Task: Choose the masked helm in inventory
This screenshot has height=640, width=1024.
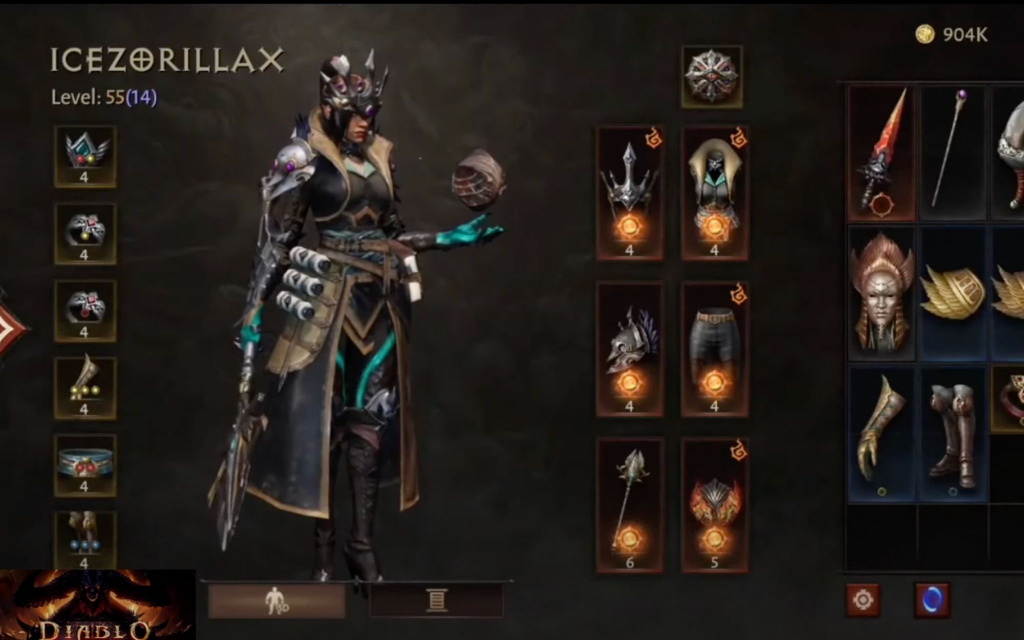Action: point(881,292)
